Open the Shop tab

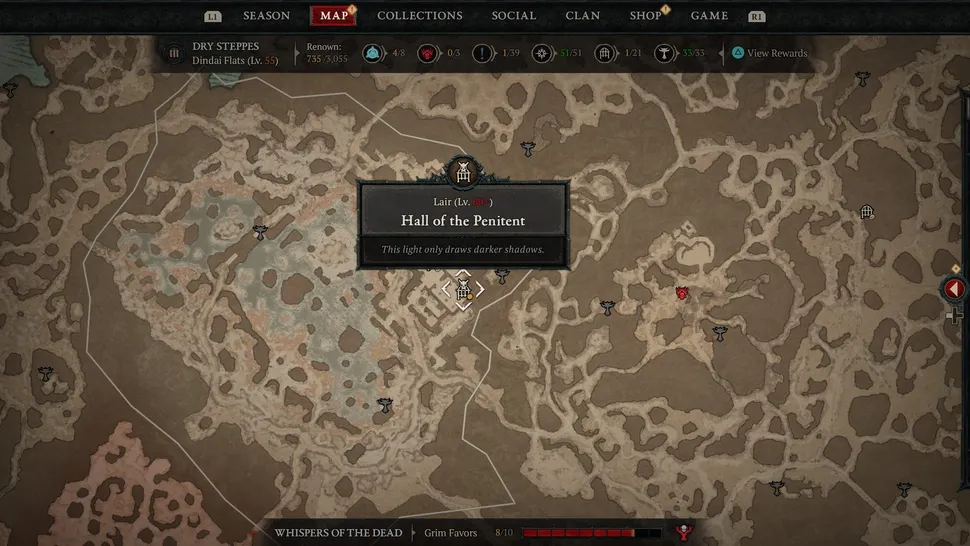(645, 16)
